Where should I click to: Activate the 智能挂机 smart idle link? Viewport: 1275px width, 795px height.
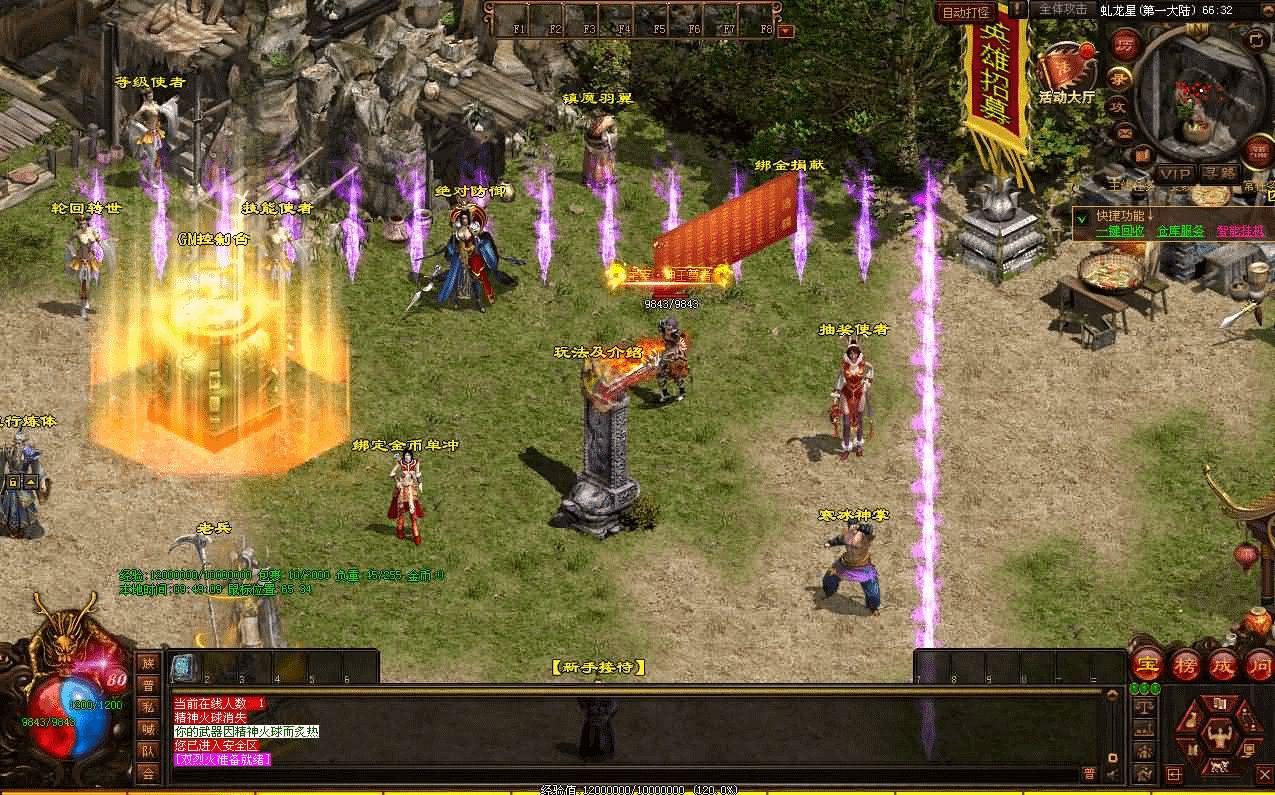coord(1240,230)
